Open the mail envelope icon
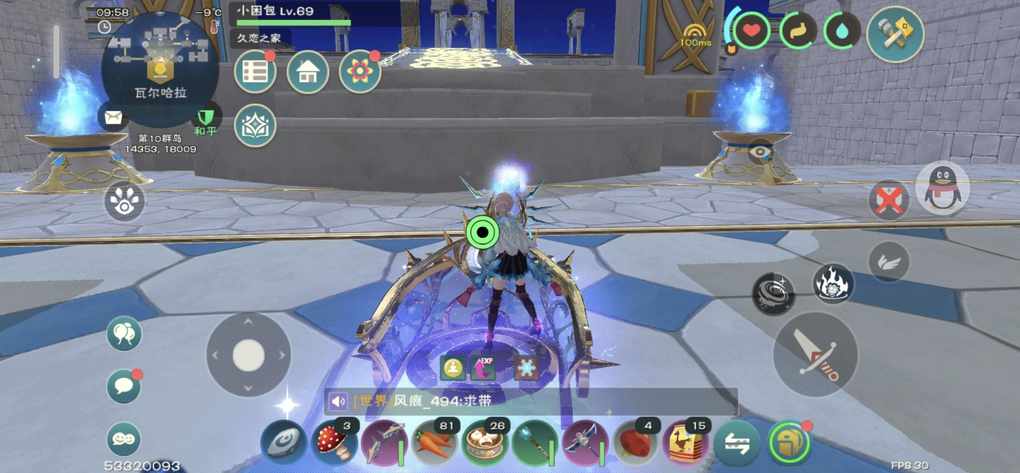Image resolution: width=1020 pixels, height=473 pixels. (x=112, y=117)
